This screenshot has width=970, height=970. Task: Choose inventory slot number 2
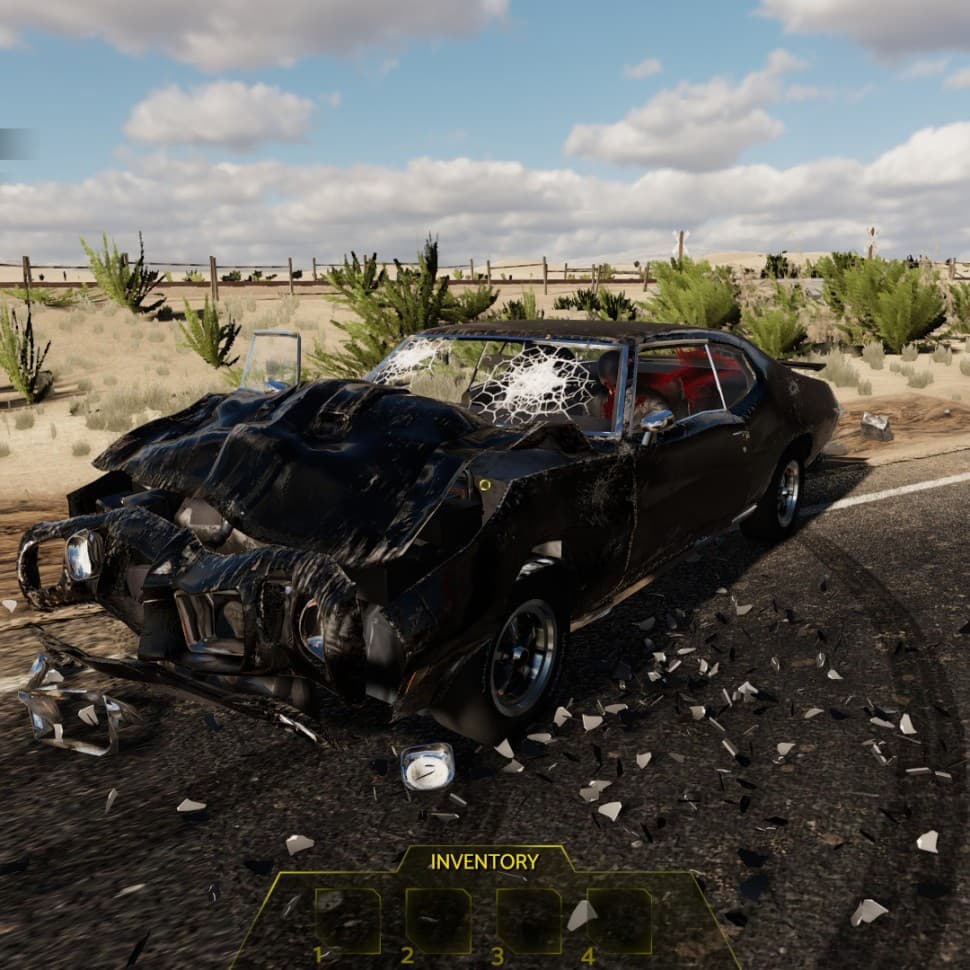coord(438,920)
